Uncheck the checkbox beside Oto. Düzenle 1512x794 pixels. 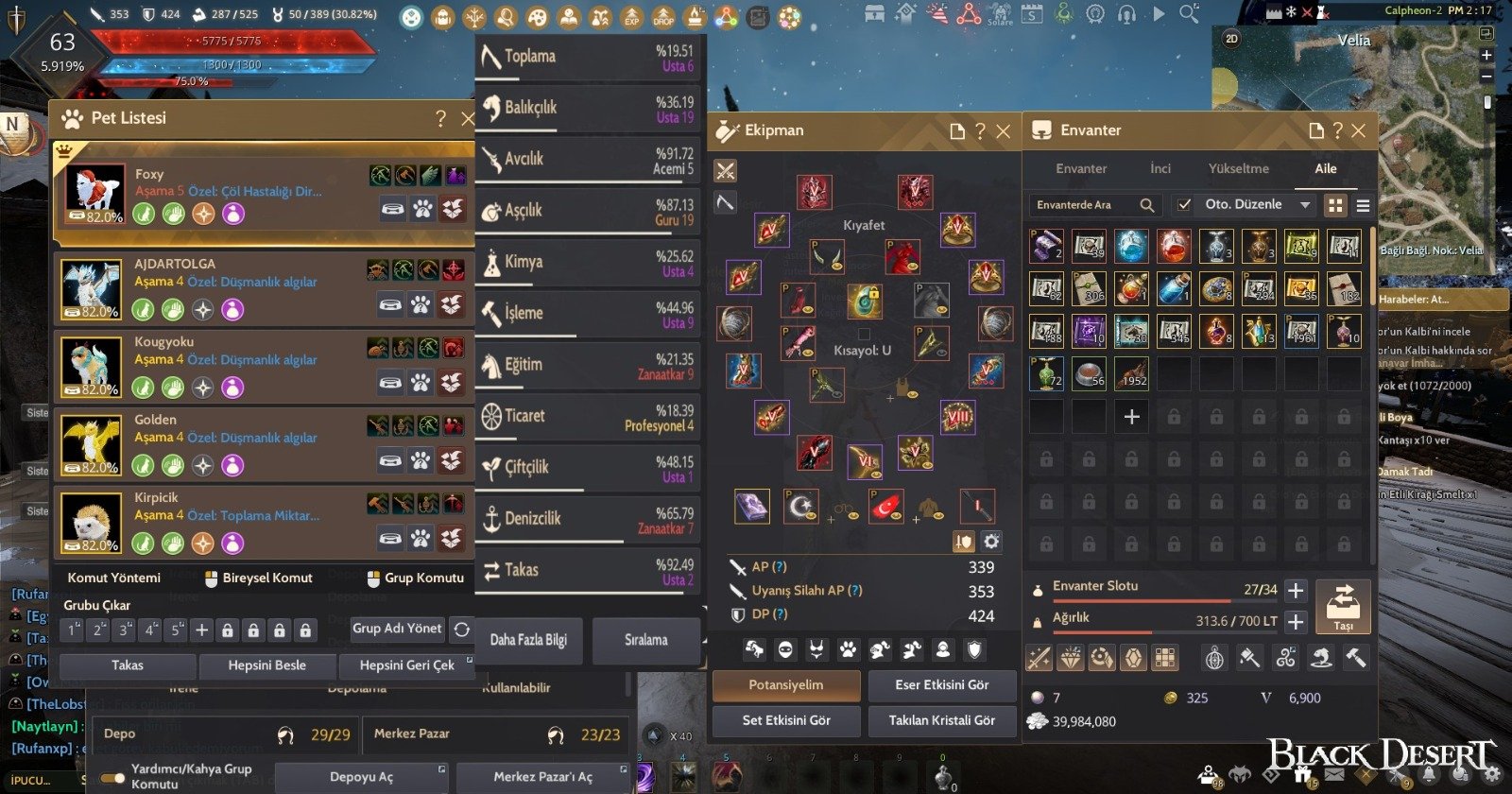click(x=1184, y=204)
